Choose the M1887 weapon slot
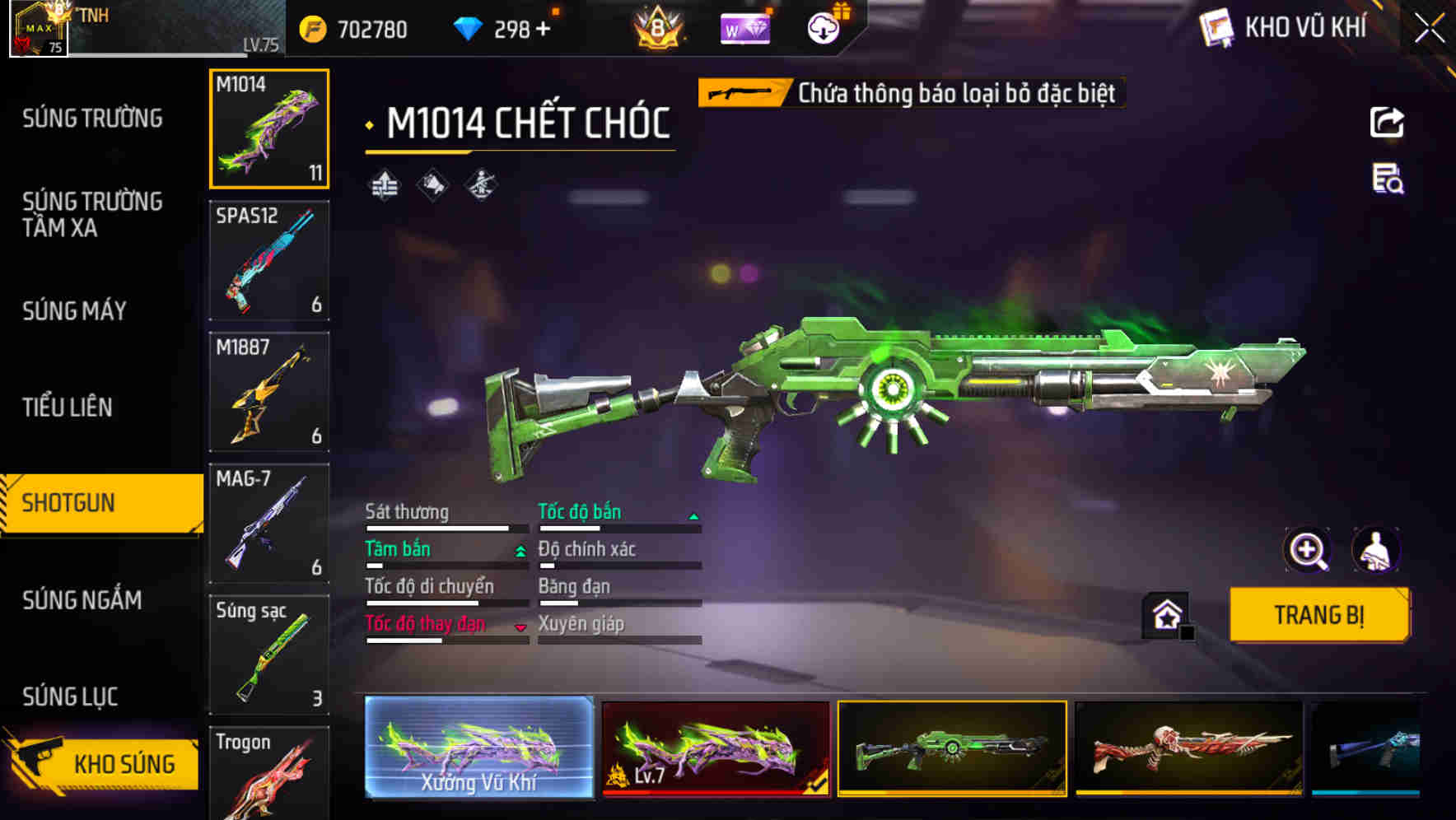 coord(269,392)
